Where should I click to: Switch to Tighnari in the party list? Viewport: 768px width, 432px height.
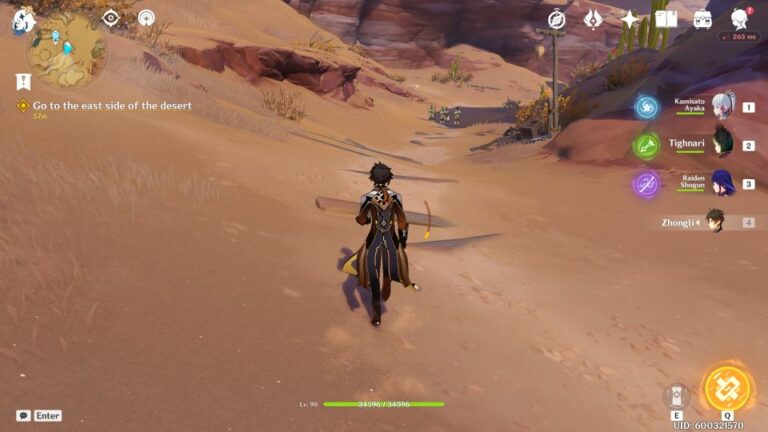pos(722,144)
